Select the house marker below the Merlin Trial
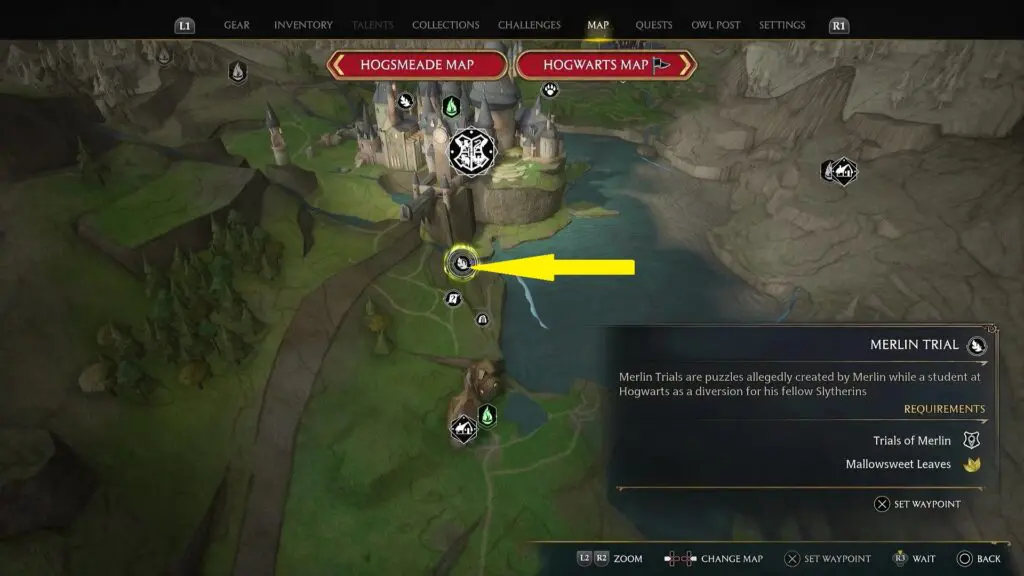The image size is (1024, 576). coord(463,429)
